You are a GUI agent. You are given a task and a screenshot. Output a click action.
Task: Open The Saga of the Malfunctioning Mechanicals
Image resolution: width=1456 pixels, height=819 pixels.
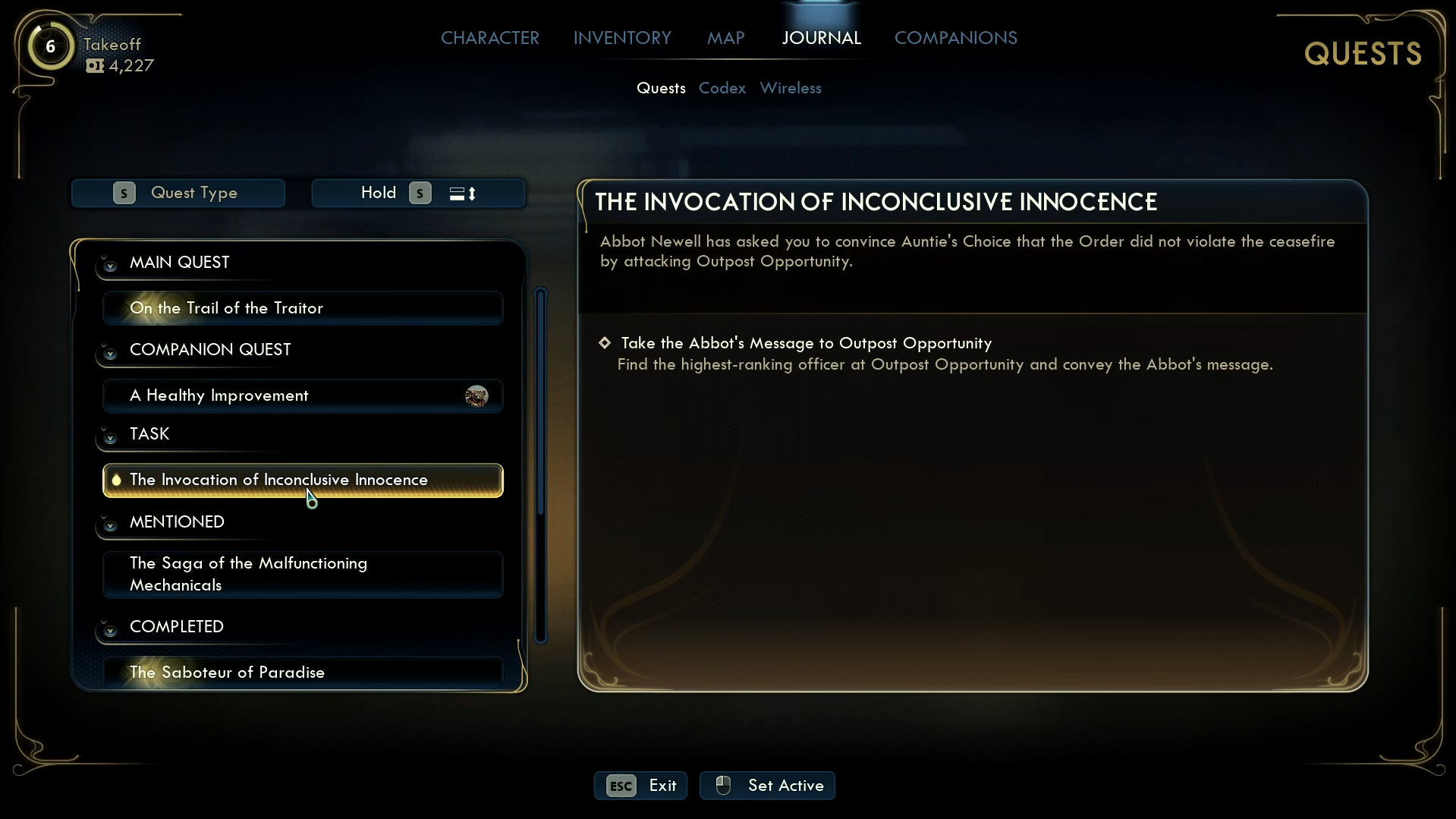[303, 574]
